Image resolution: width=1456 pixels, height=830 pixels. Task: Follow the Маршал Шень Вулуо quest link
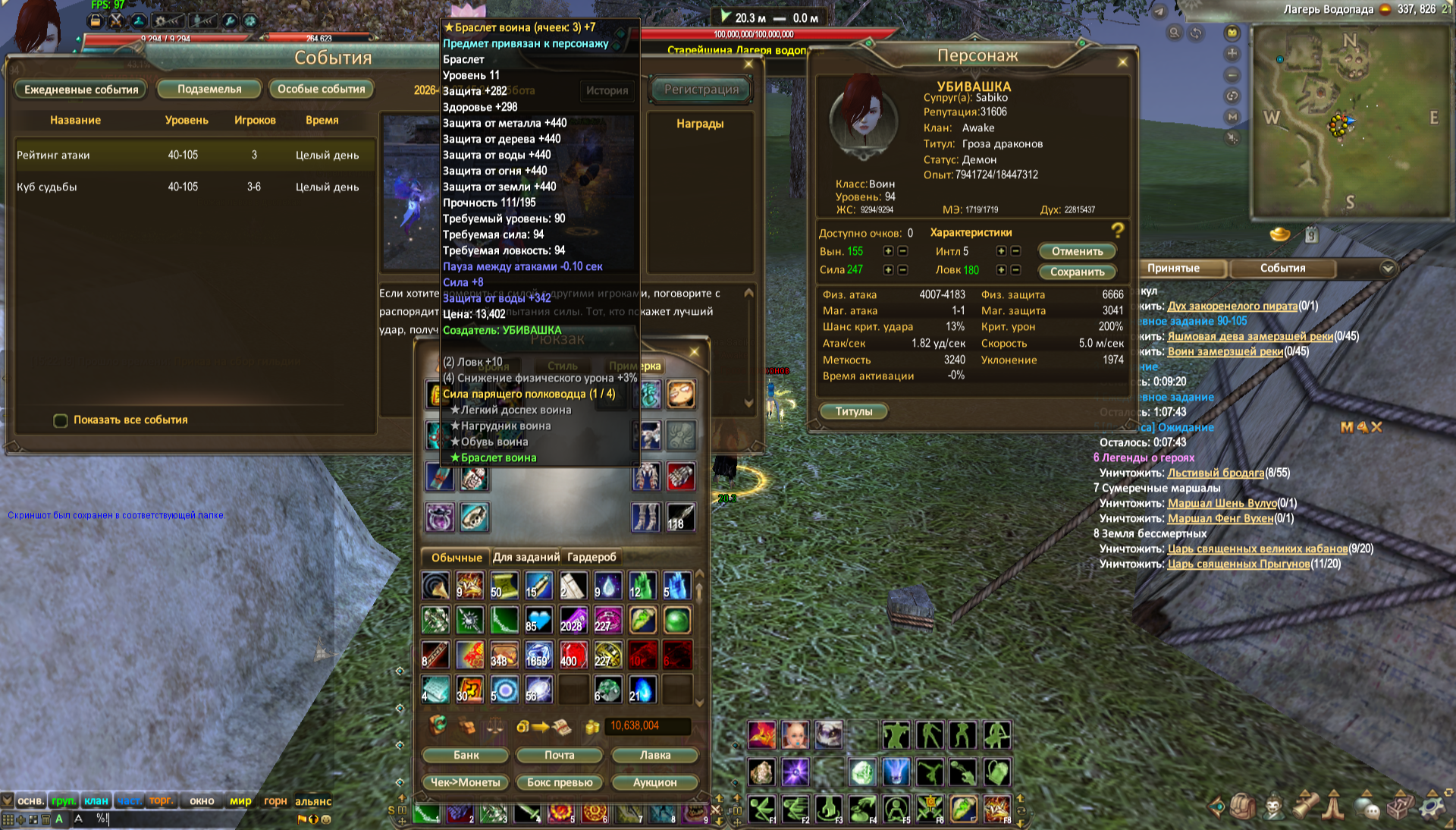pos(1222,503)
